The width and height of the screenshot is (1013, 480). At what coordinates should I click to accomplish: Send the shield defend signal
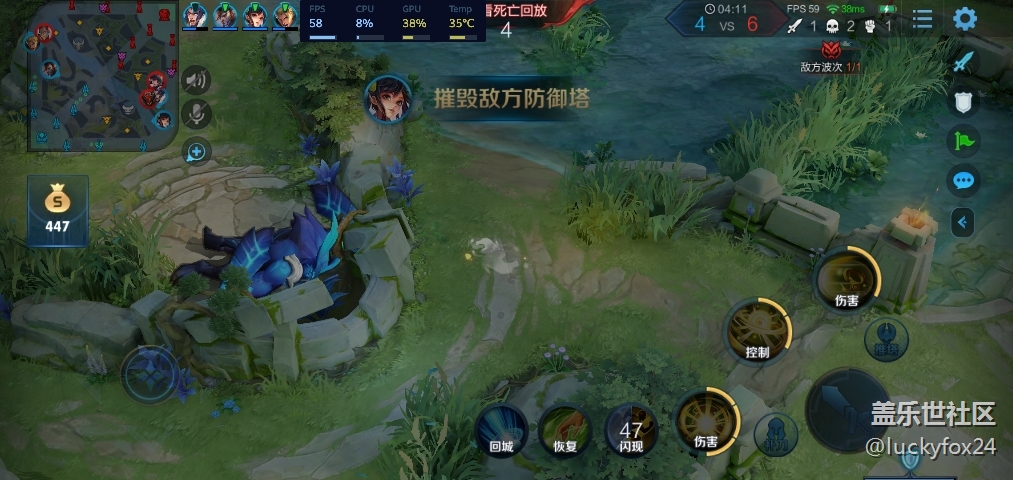pyautogui.click(x=963, y=101)
